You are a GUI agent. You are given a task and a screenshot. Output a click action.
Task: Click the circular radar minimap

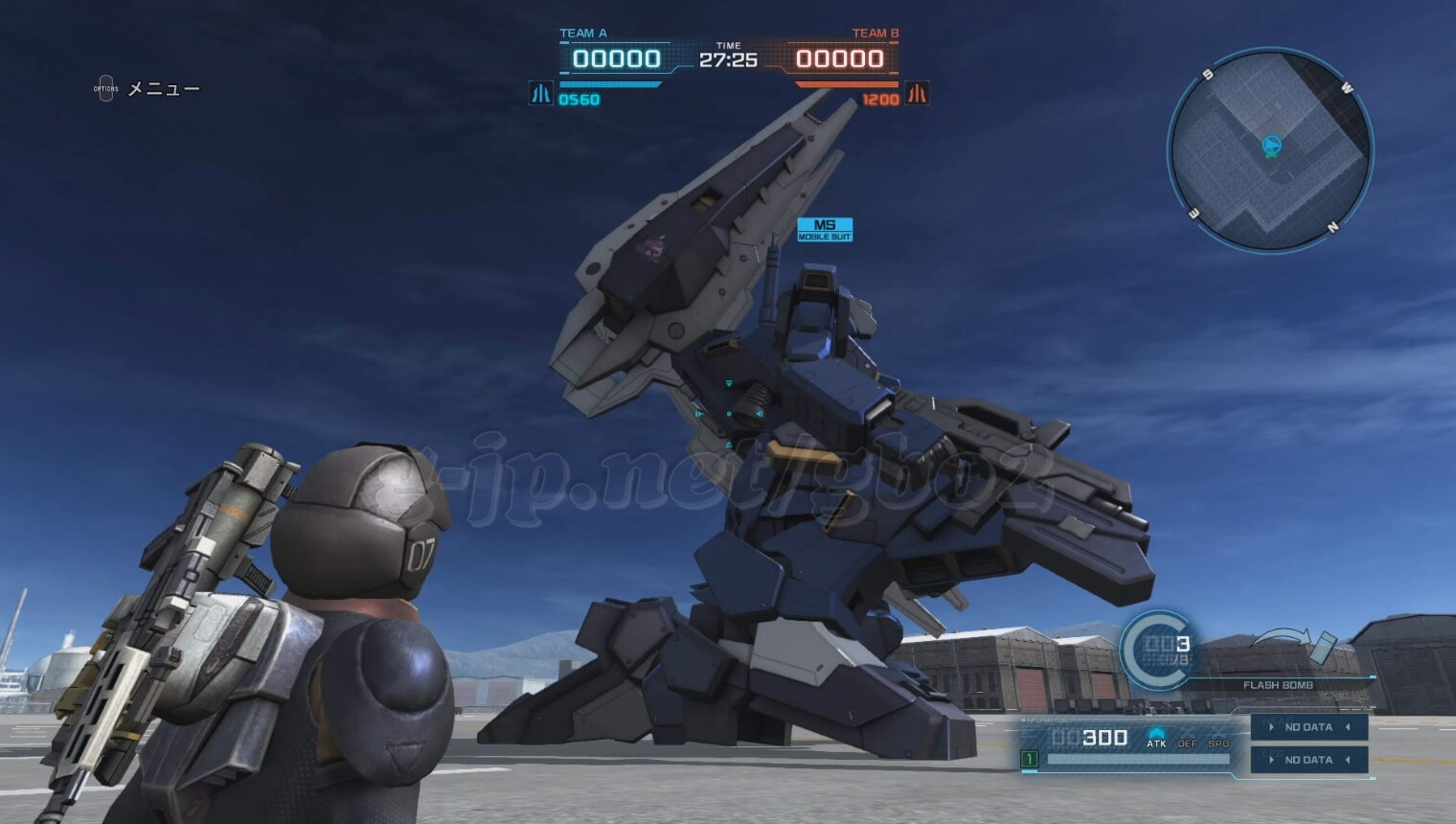(1270, 150)
